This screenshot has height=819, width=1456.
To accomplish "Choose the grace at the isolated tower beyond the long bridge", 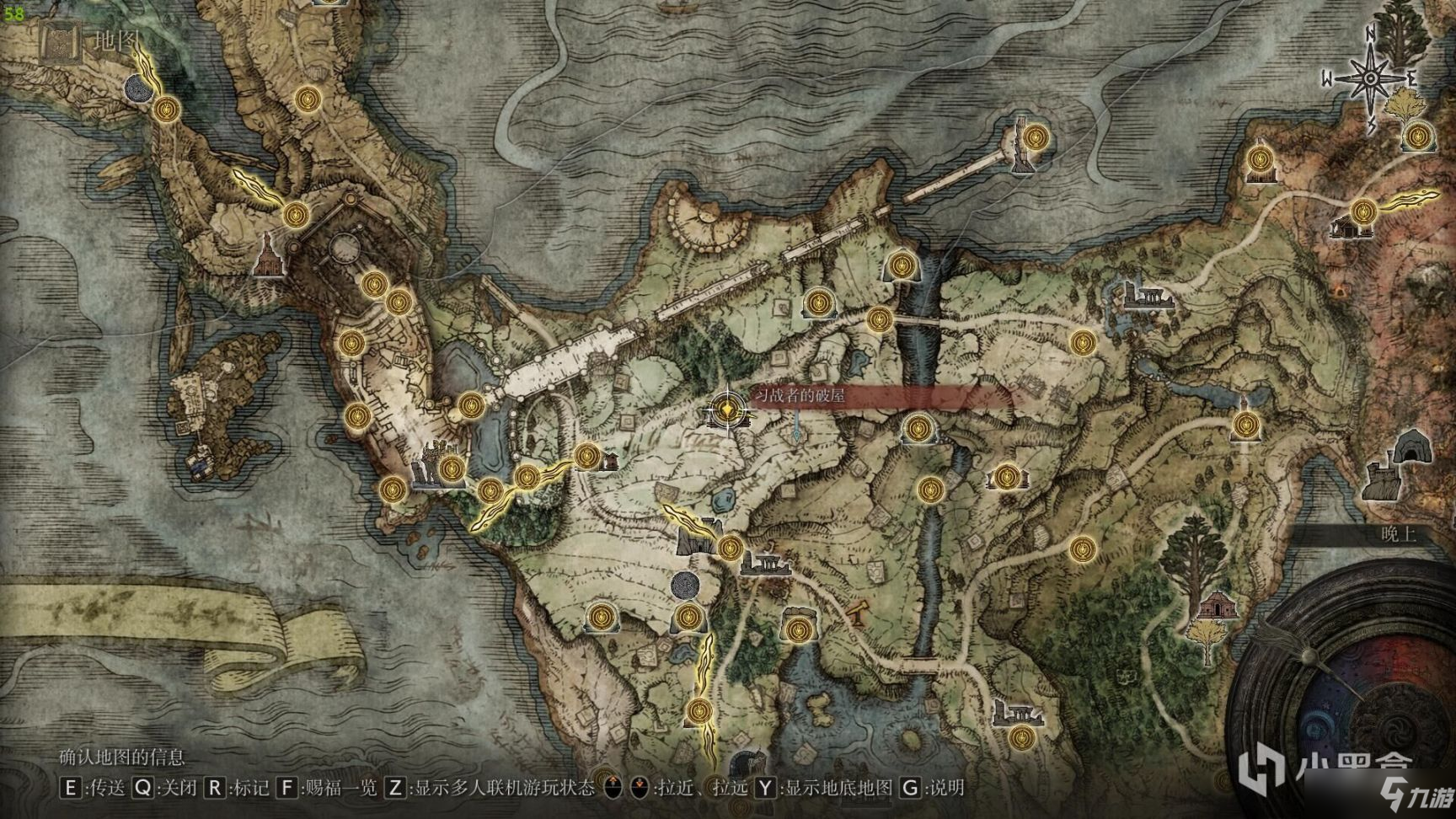I will [1036, 136].
